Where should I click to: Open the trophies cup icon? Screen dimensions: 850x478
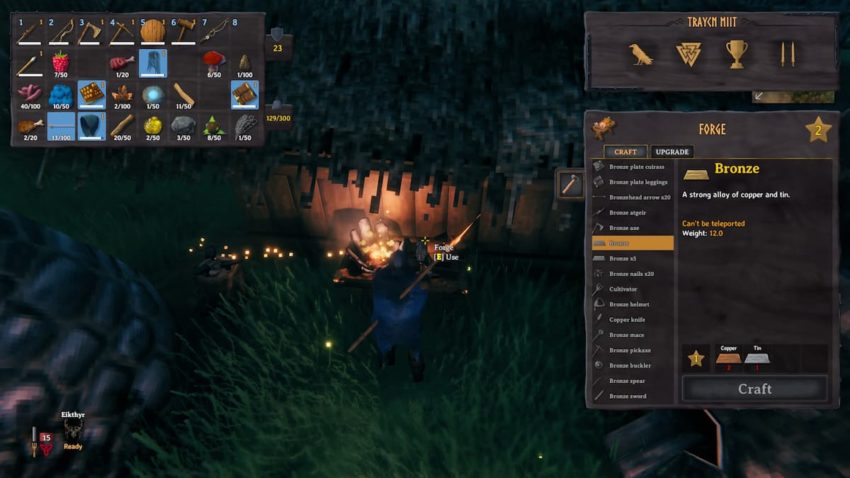pyautogui.click(x=737, y=55)
